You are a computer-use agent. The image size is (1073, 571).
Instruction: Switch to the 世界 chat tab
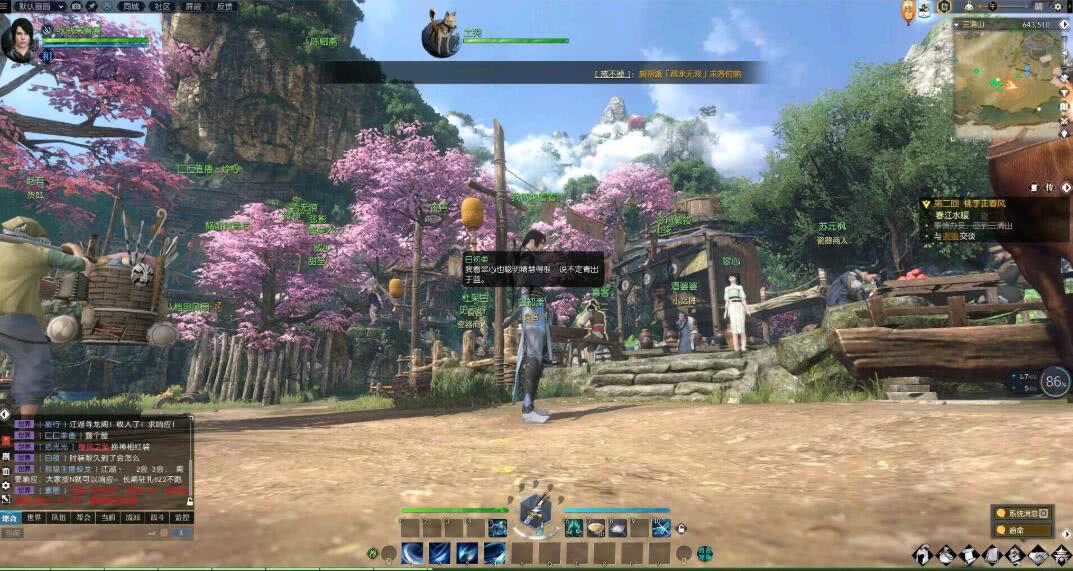pos(35,518)
